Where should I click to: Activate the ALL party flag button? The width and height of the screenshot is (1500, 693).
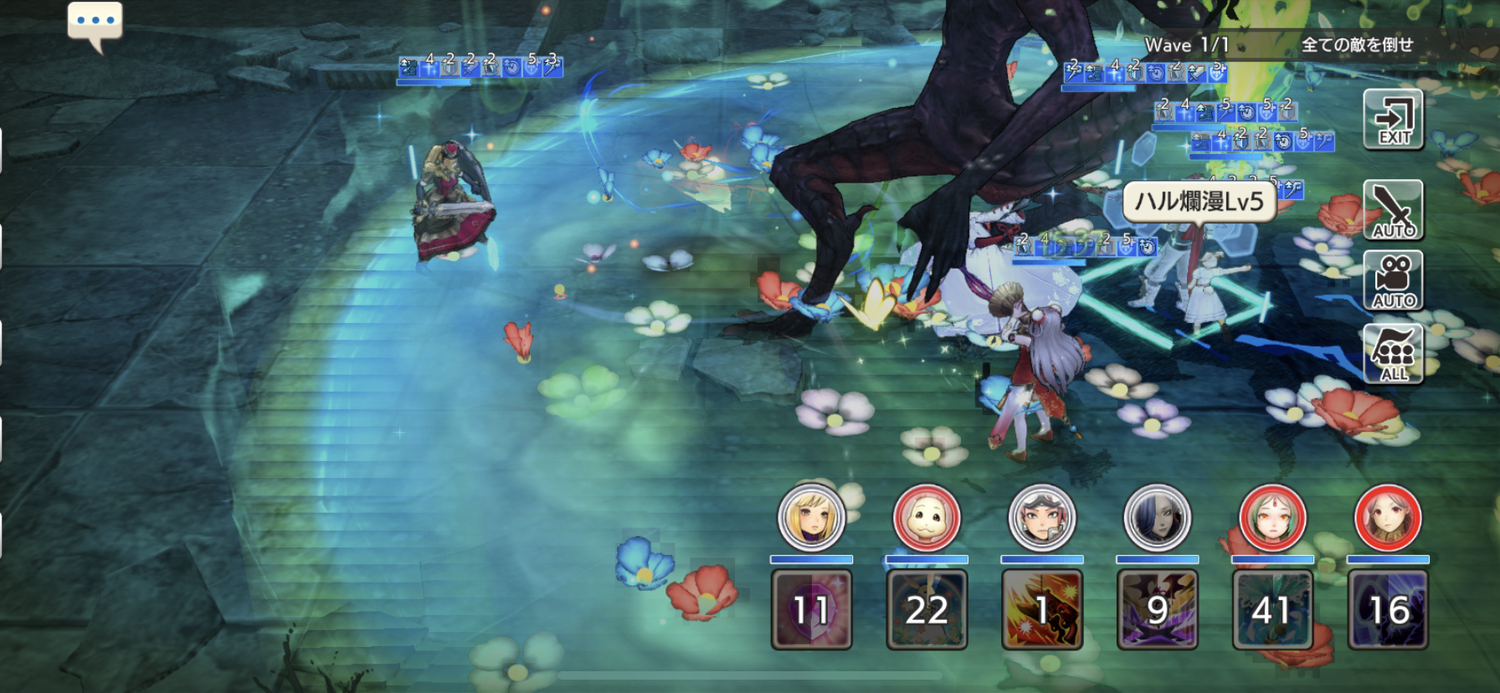(1393, 354)
